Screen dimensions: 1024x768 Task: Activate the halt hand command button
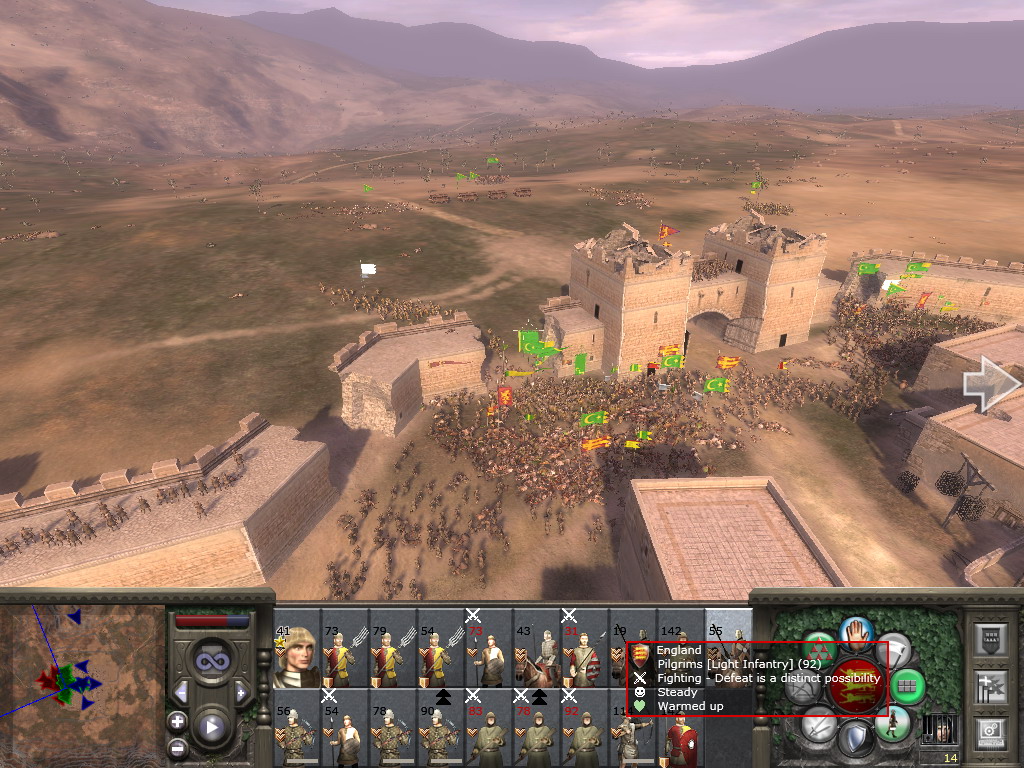click(x=857, y=632)
